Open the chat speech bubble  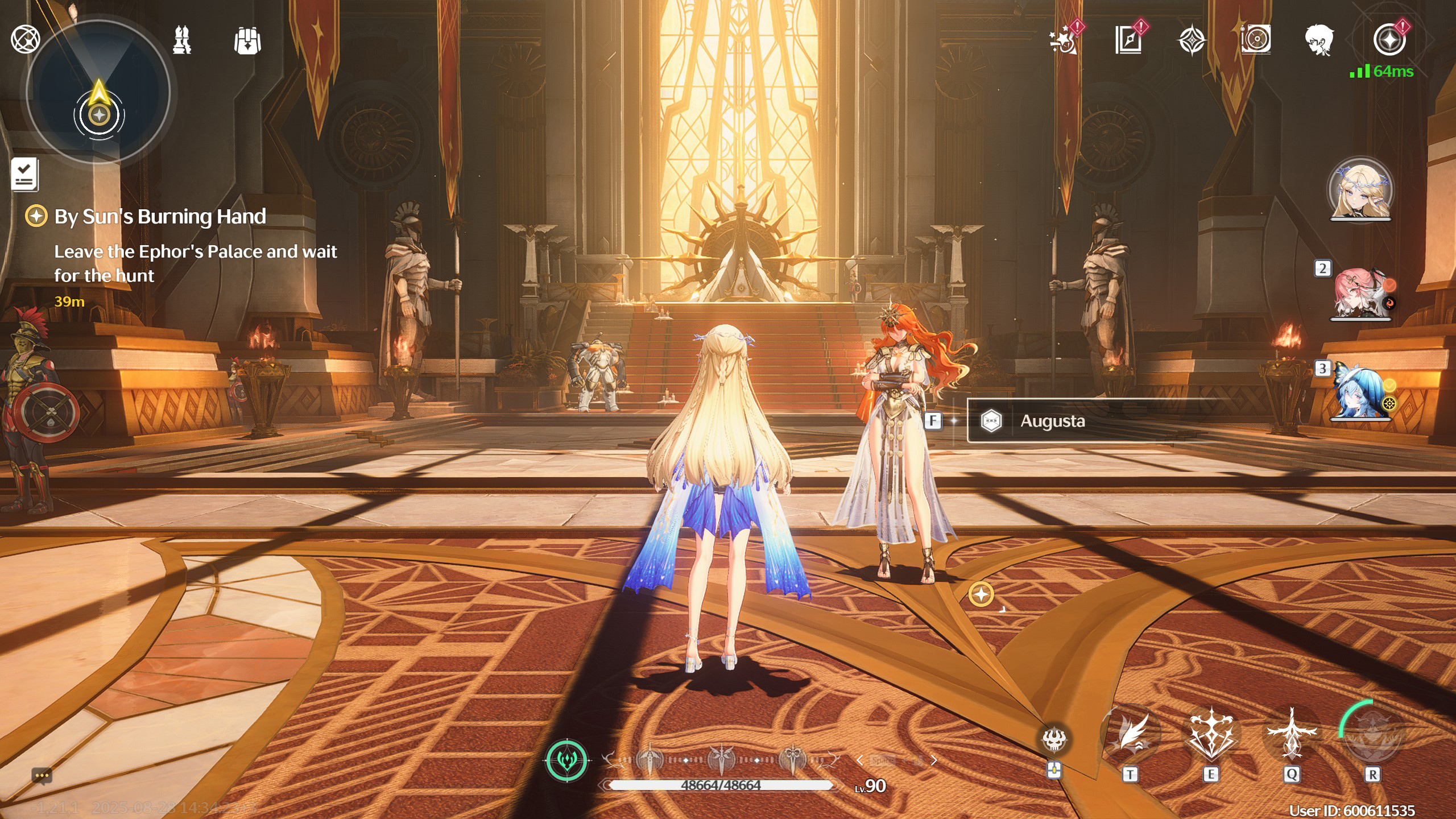pyautogui.click(x=42, y=776)
